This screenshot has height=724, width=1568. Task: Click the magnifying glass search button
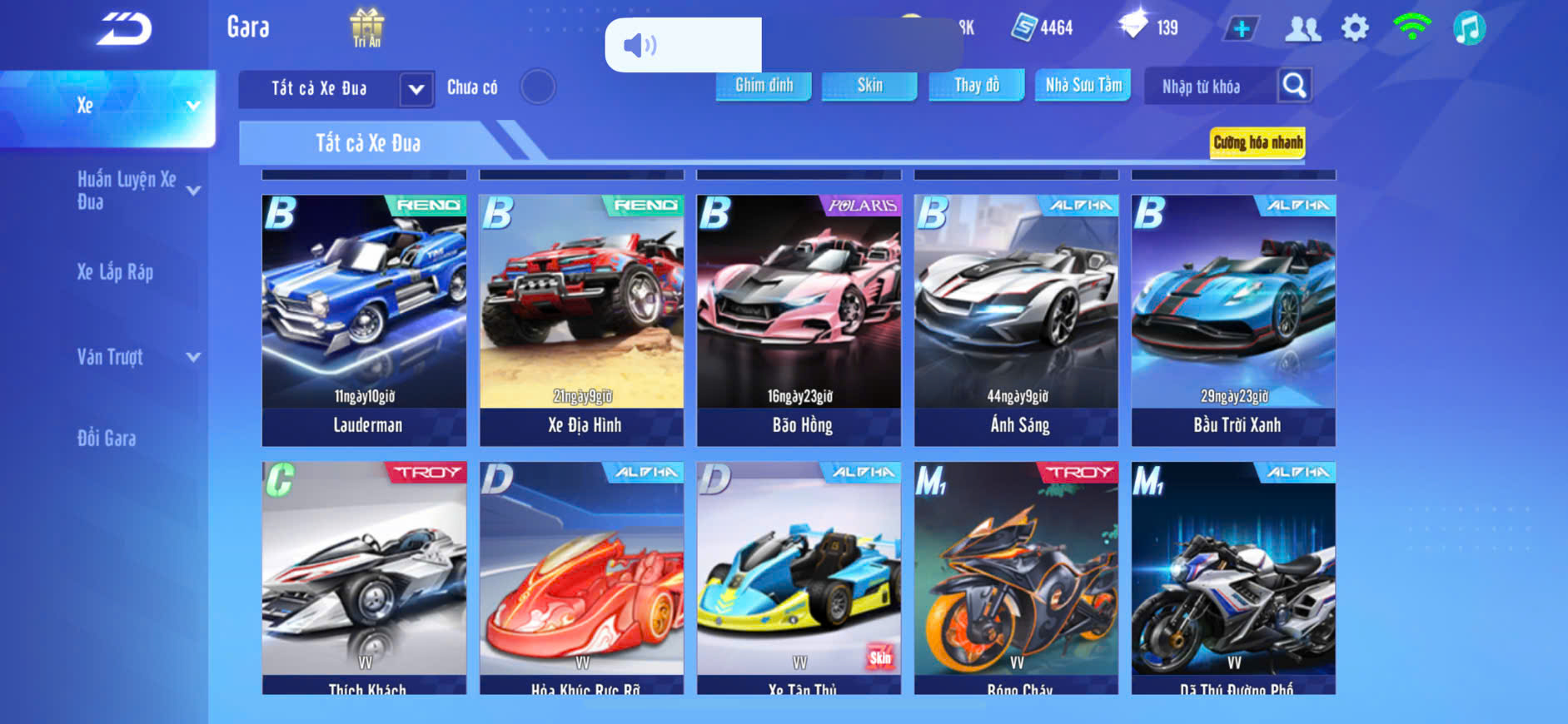(1294, 85)
